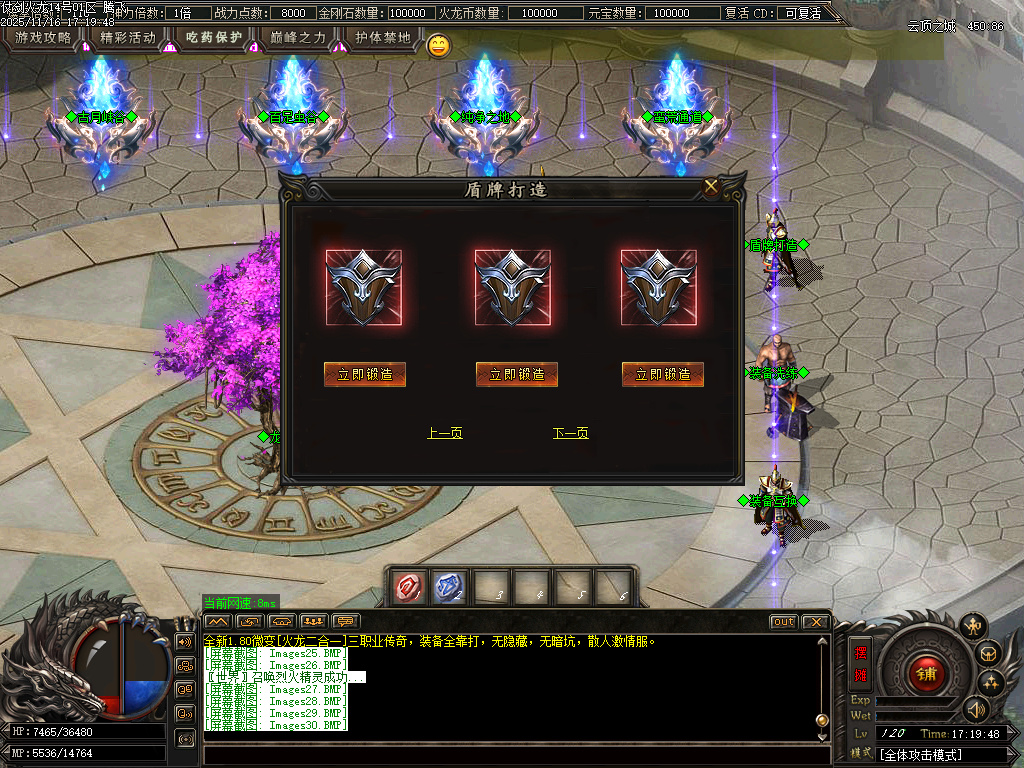
Task: Go to next page via 下一页
Action: point(570,433)
